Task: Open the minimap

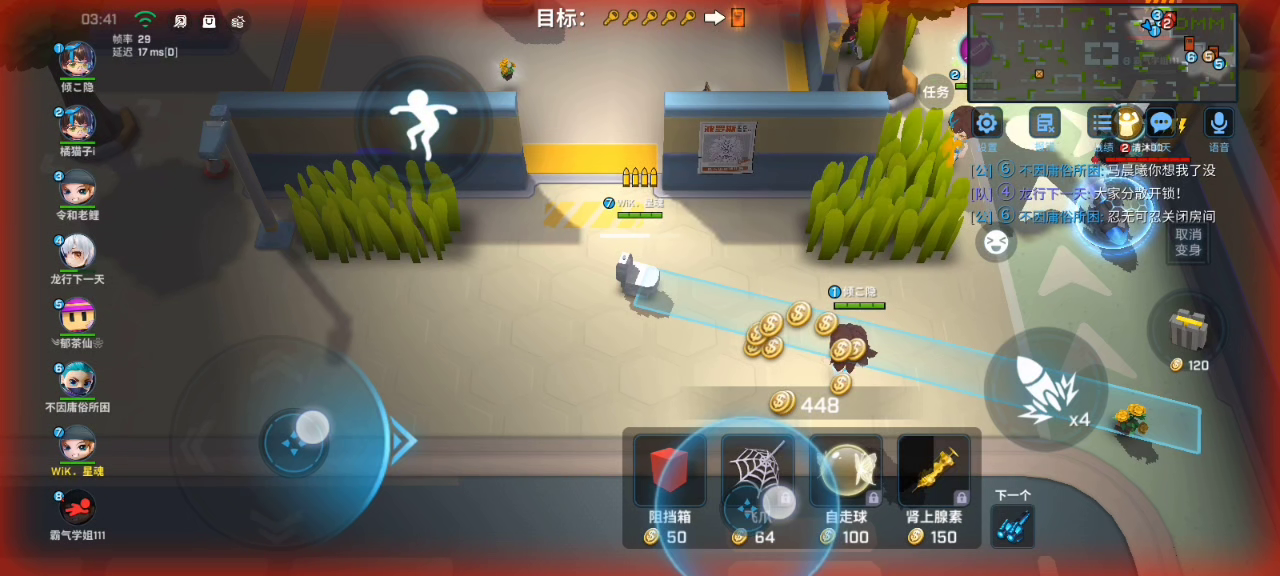Action: point(1102,52)
